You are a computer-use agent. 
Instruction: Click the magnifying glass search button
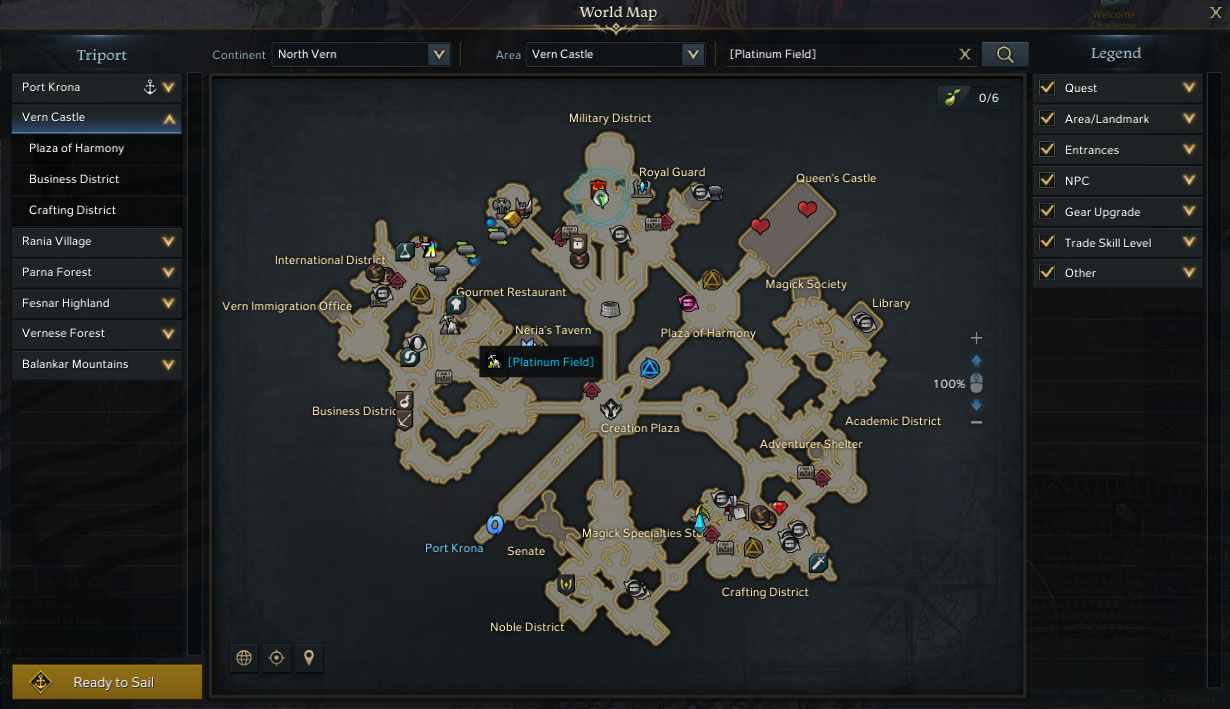point(1005,55)
